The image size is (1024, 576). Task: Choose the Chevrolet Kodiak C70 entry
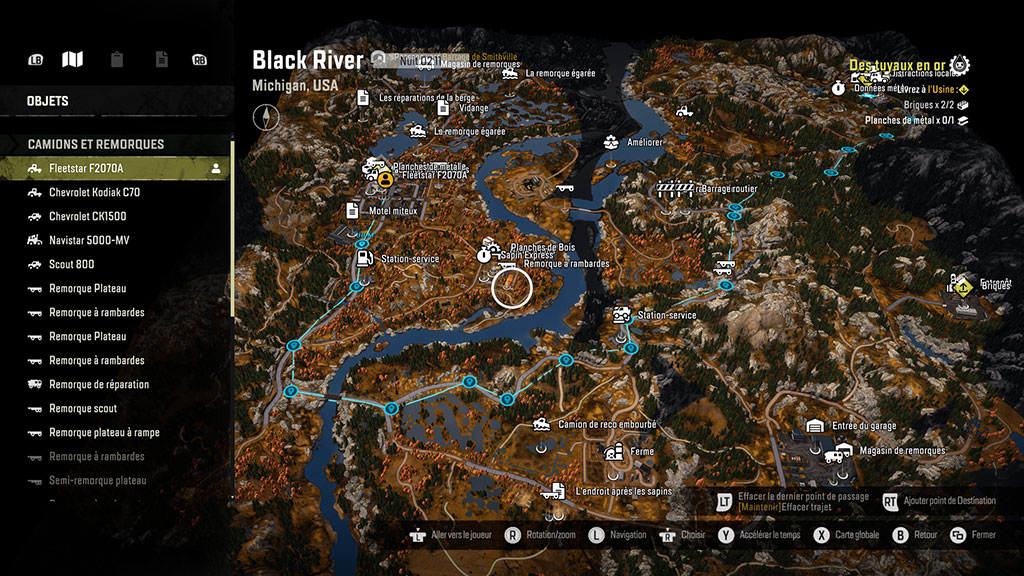pyautogui.click(x=95, y=193)
